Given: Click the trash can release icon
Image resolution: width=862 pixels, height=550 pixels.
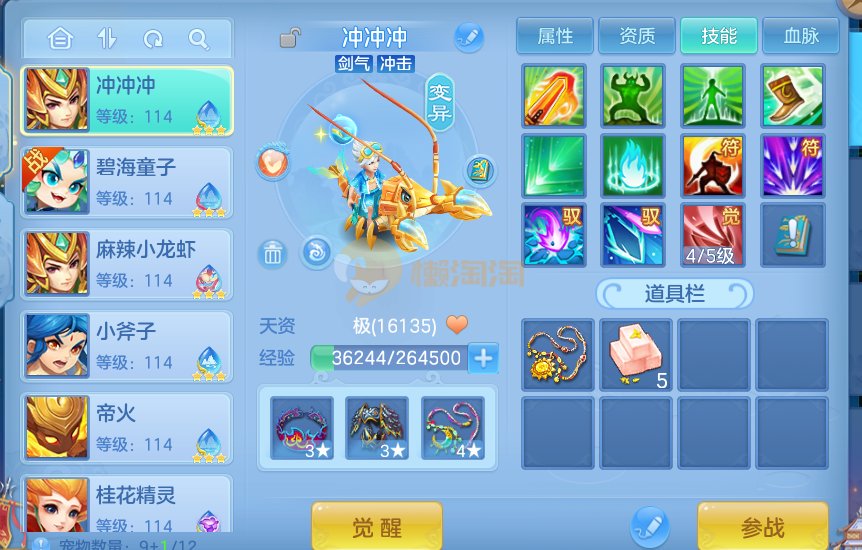Looking at the screenshot, I should pos(272,254).
